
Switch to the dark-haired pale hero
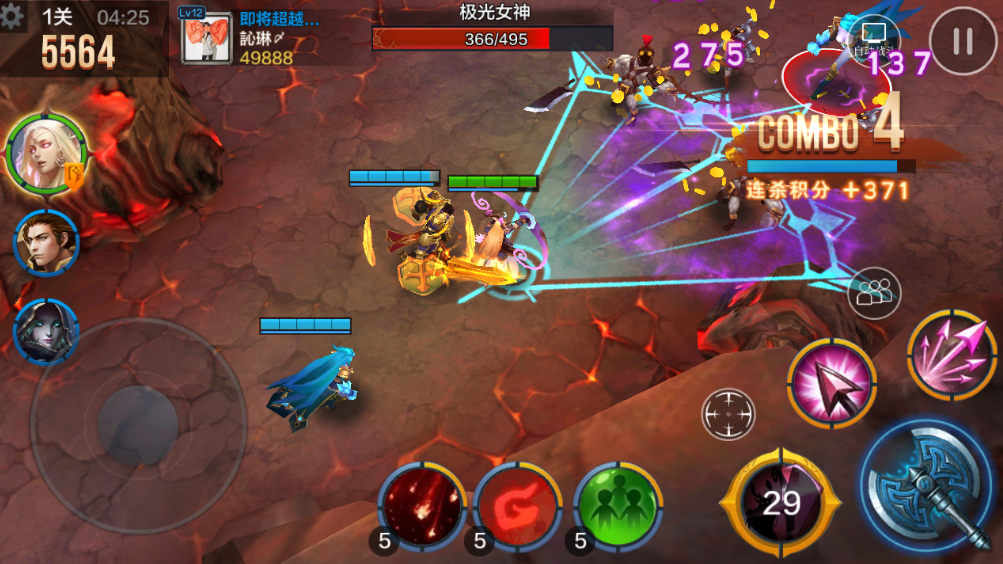[x=46, y=330]
